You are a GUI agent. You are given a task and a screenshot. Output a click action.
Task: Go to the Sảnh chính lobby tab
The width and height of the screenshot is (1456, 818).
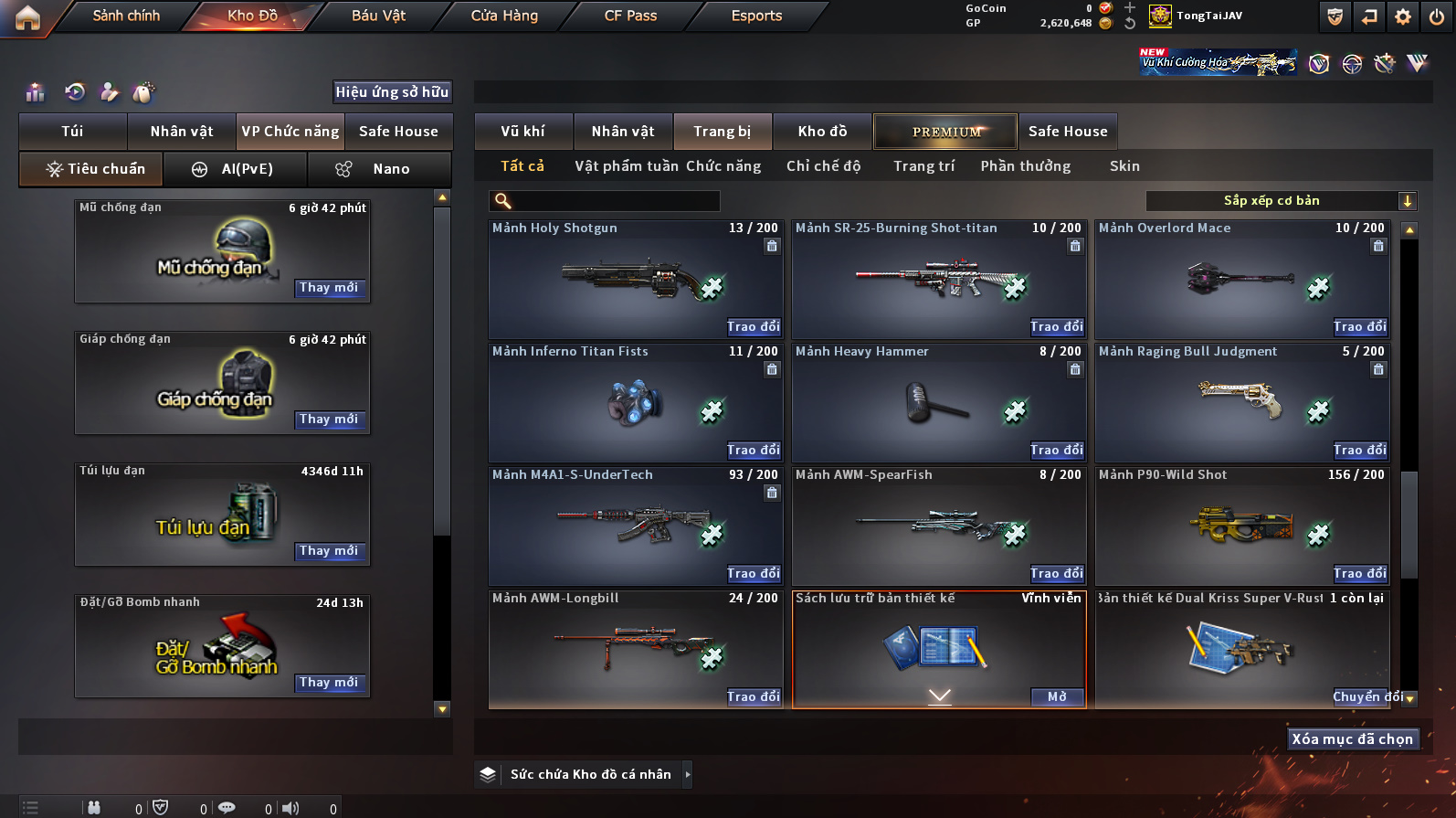126,16
